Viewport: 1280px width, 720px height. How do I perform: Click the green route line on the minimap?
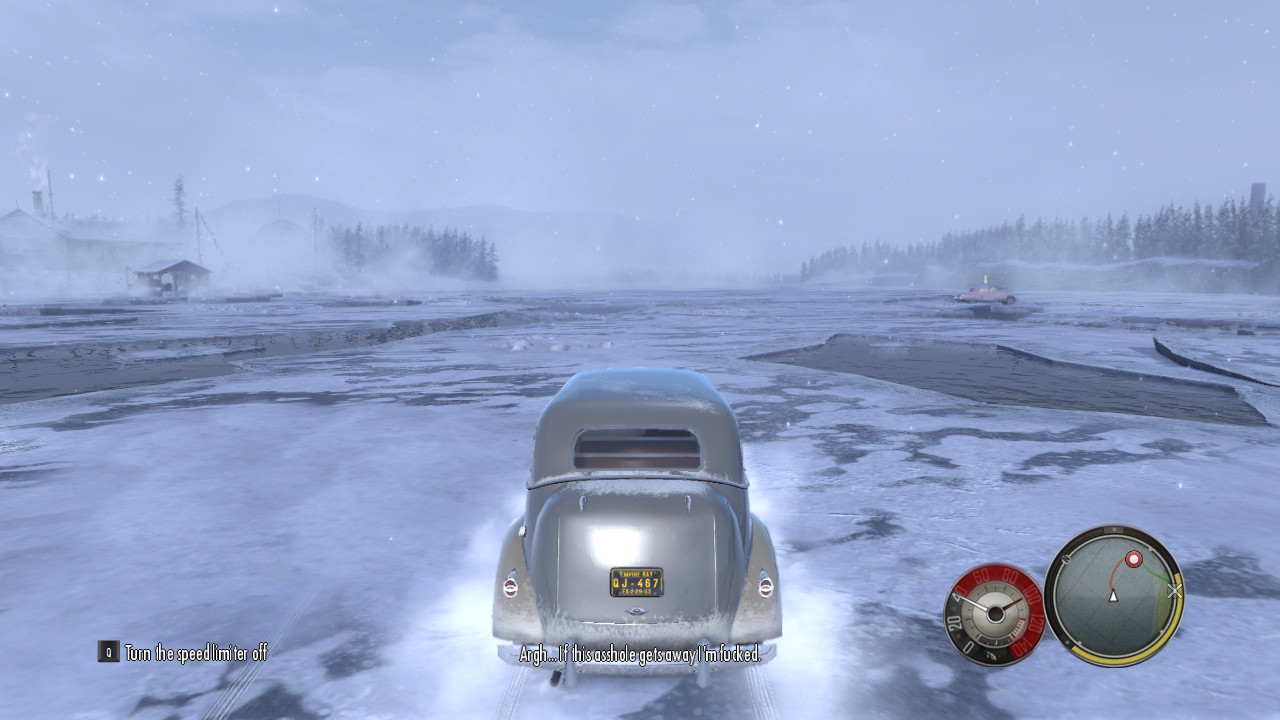(1157, 575)
